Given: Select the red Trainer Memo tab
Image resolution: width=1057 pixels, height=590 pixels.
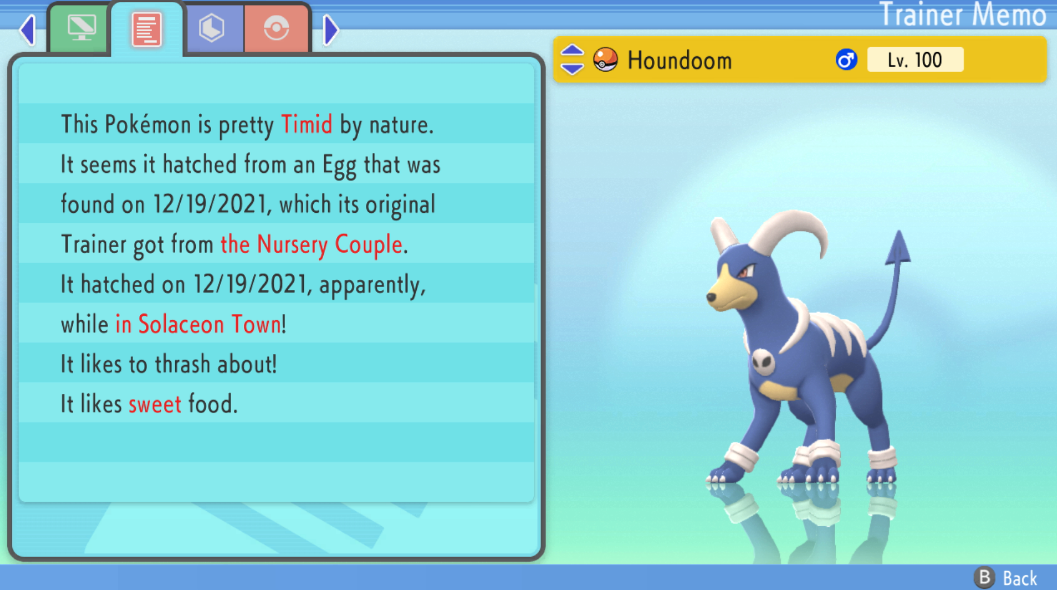Looking at the screenshot, I should (147, 30).
